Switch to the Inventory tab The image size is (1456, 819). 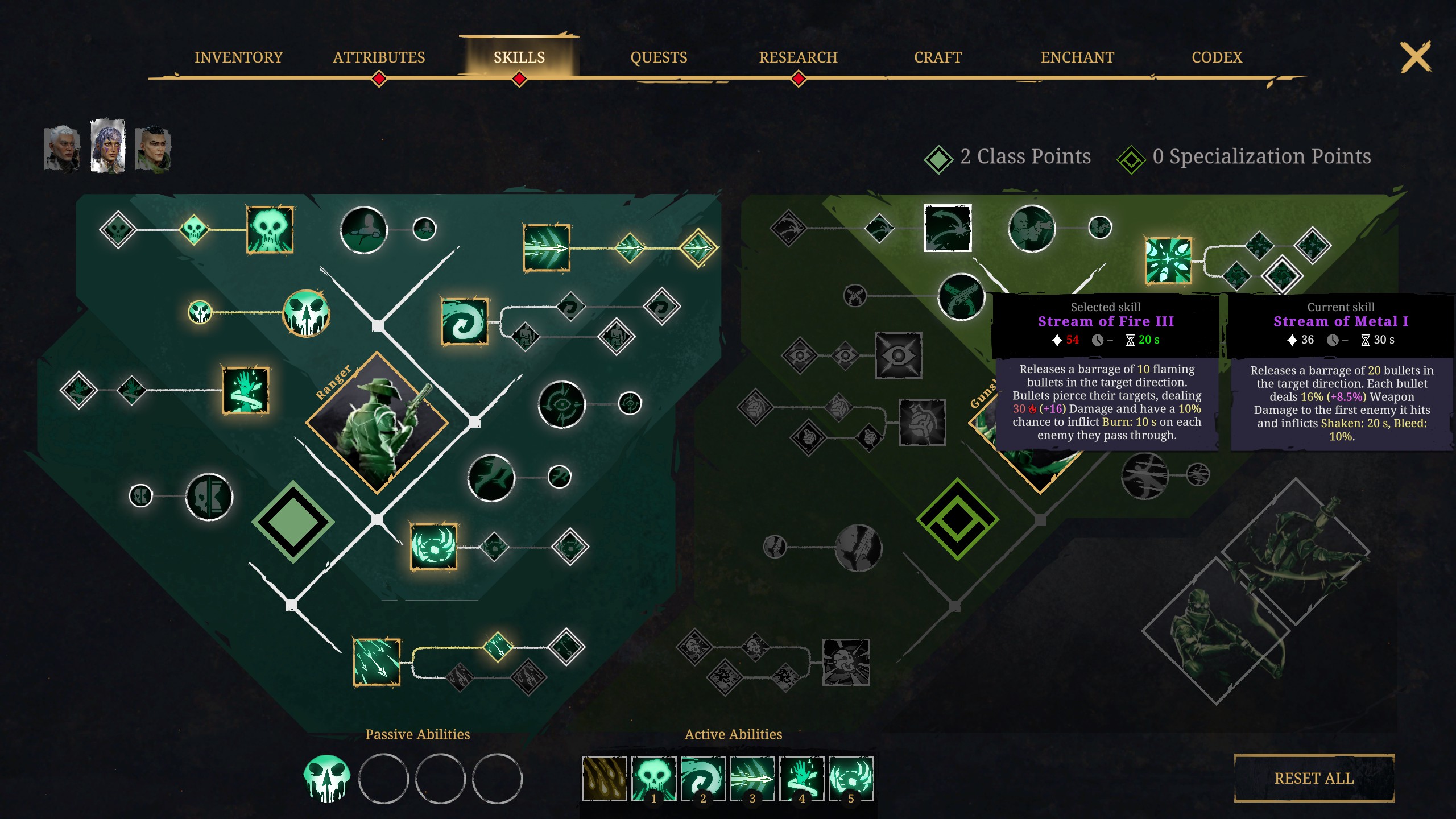tap(238, 57)
